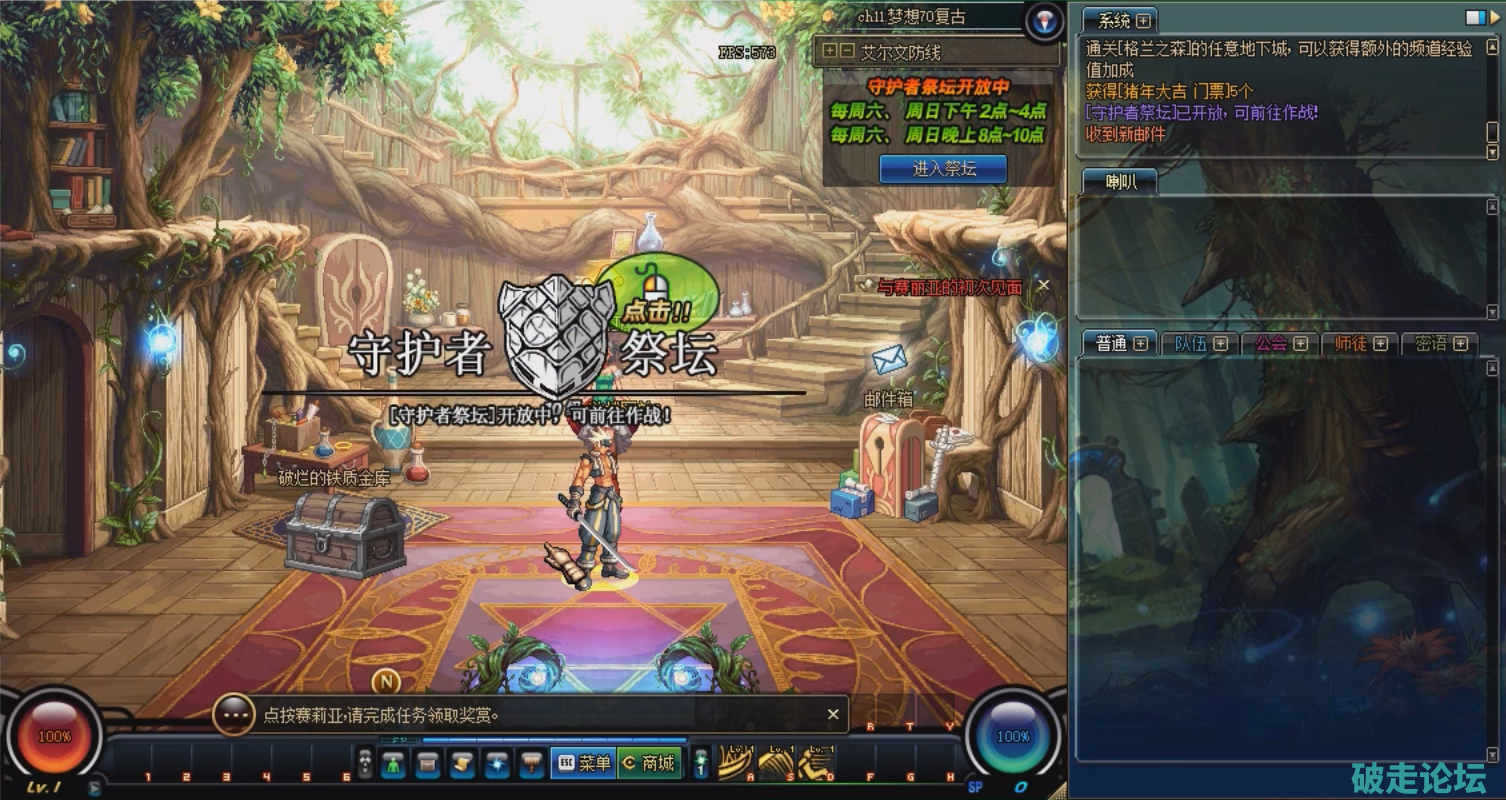
Task: Open the ESC 菜单 menu
Action: (x=583, y=763)
